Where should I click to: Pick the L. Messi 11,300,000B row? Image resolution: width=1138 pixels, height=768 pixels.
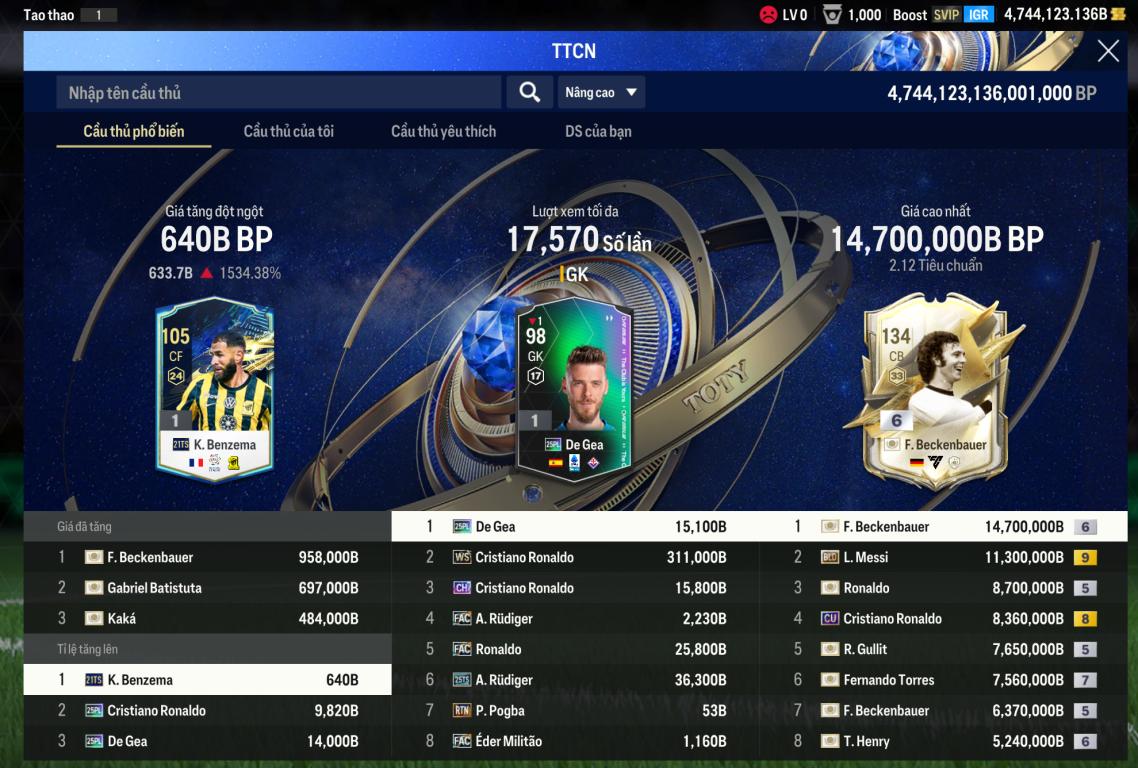tap(943, 558)
